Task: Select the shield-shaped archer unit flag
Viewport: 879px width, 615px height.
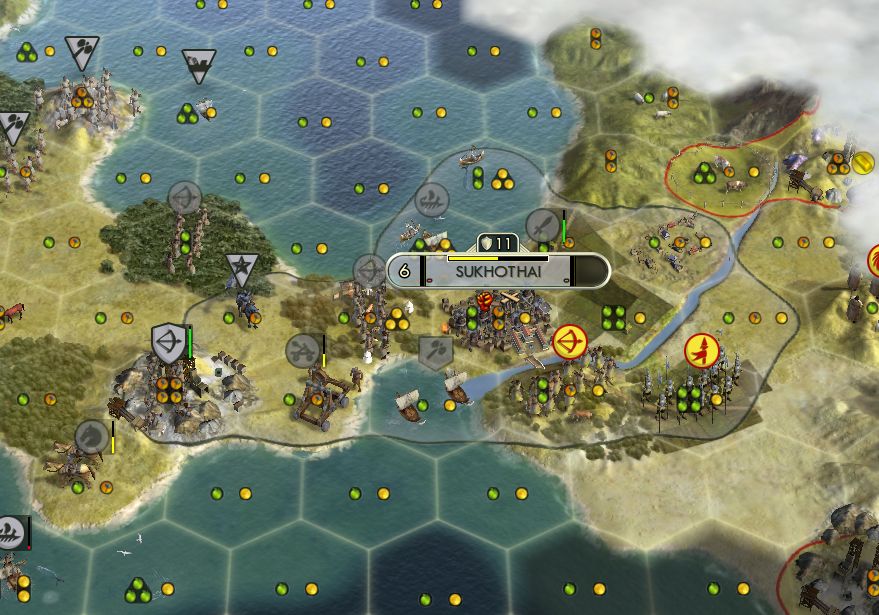Action: click(168, 343)
